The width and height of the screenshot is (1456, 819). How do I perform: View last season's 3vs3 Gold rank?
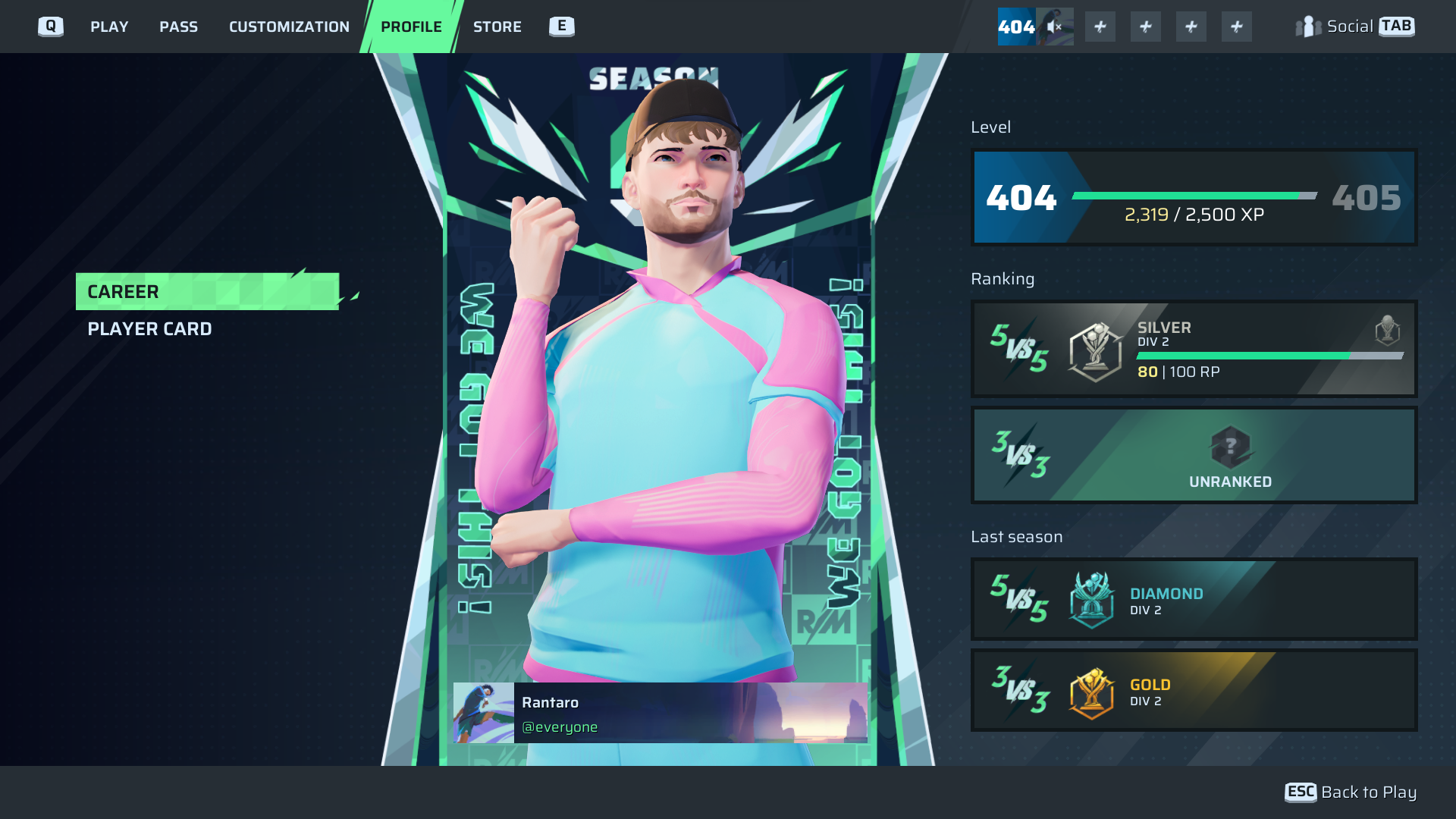[1194, 690]
